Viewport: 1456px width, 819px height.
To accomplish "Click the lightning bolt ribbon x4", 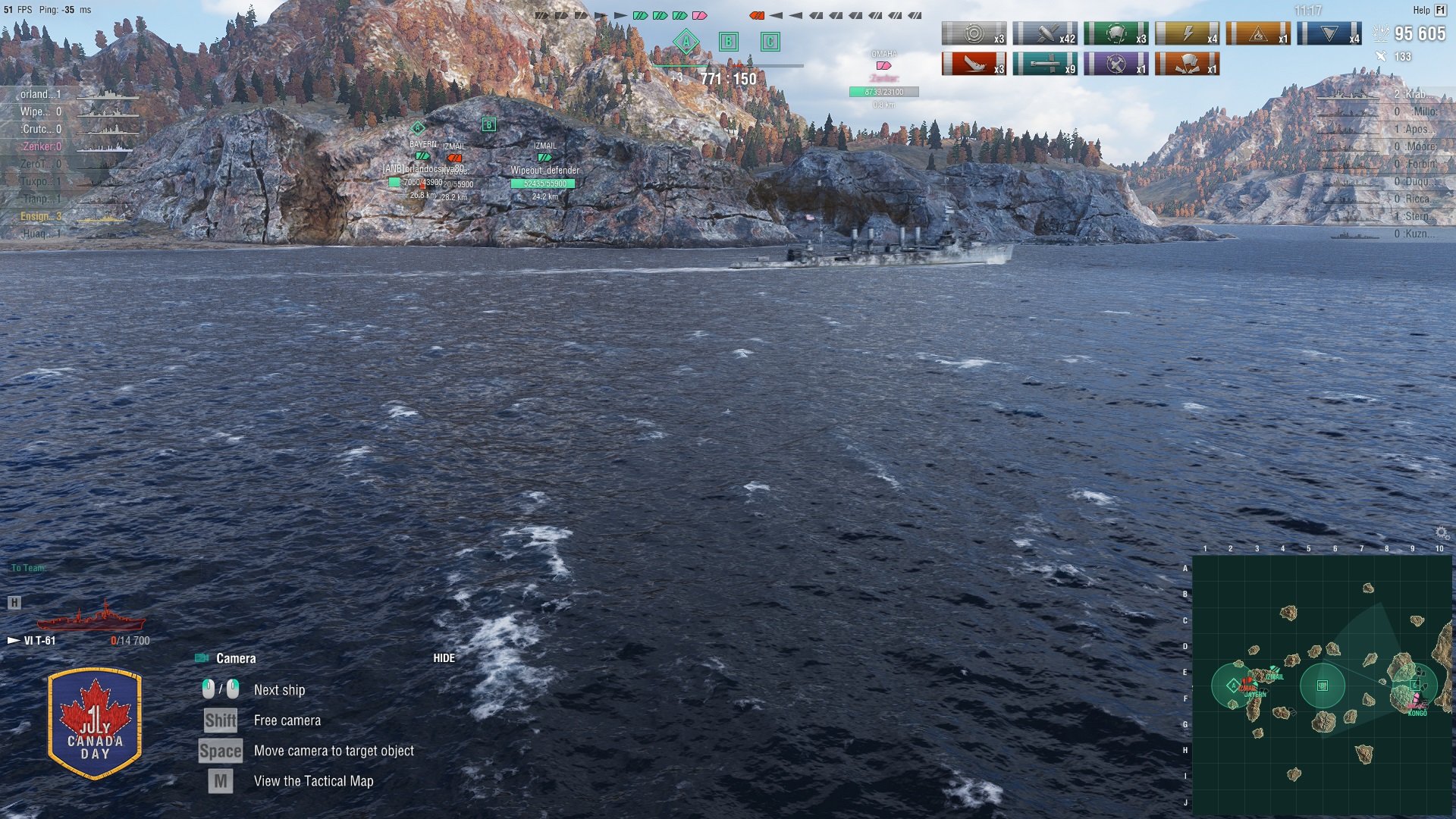I will [1187, 33].
